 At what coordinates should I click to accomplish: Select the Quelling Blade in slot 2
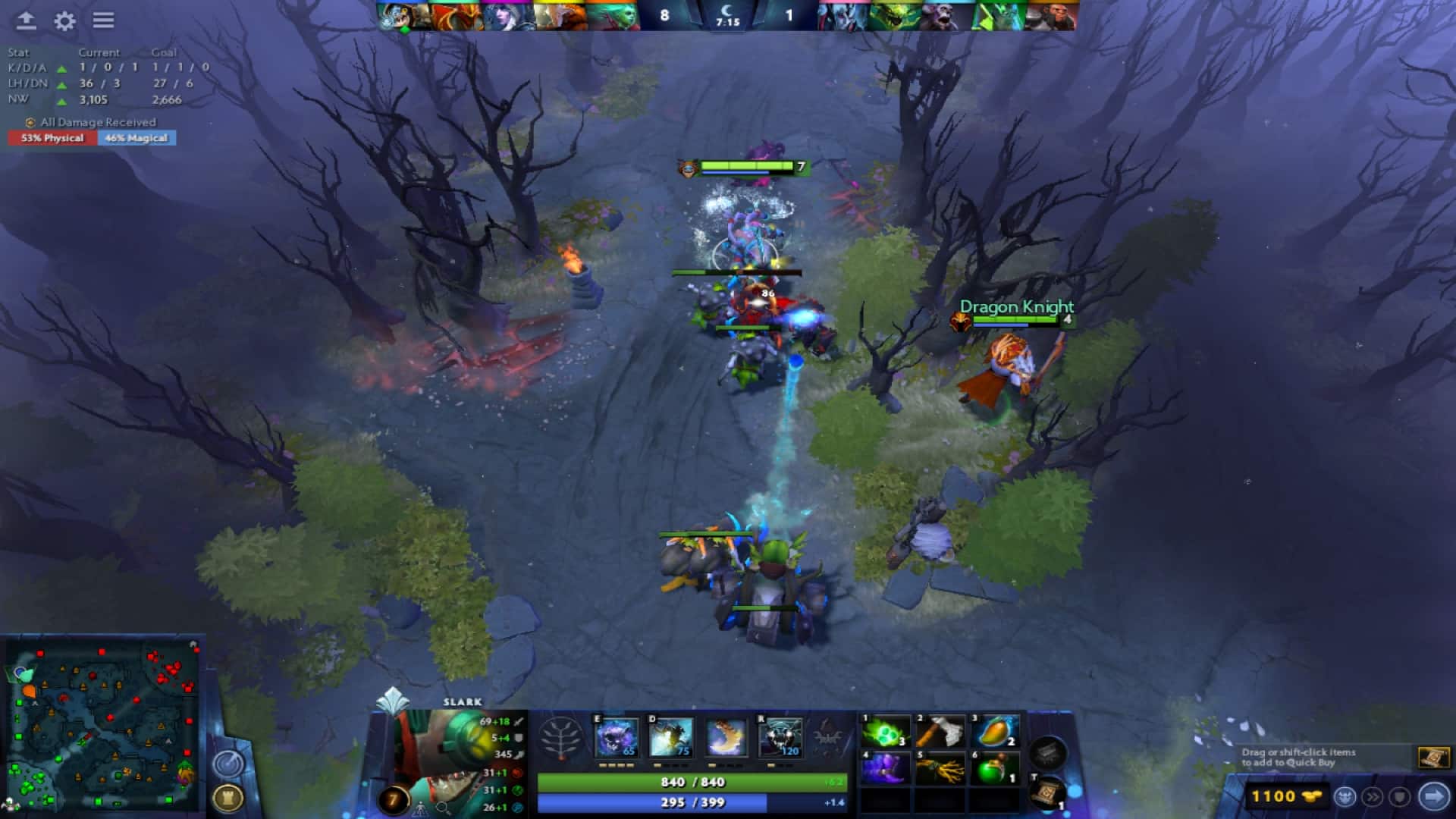938,732
